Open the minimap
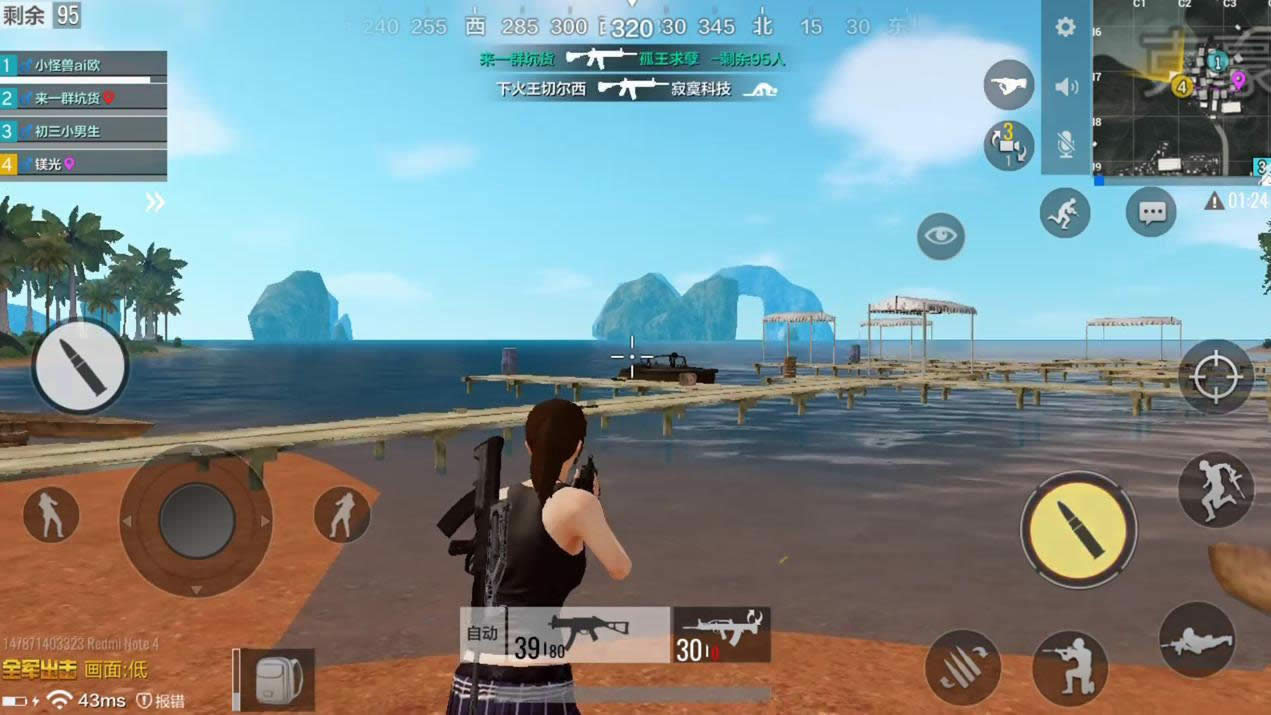 (1181, 88)
